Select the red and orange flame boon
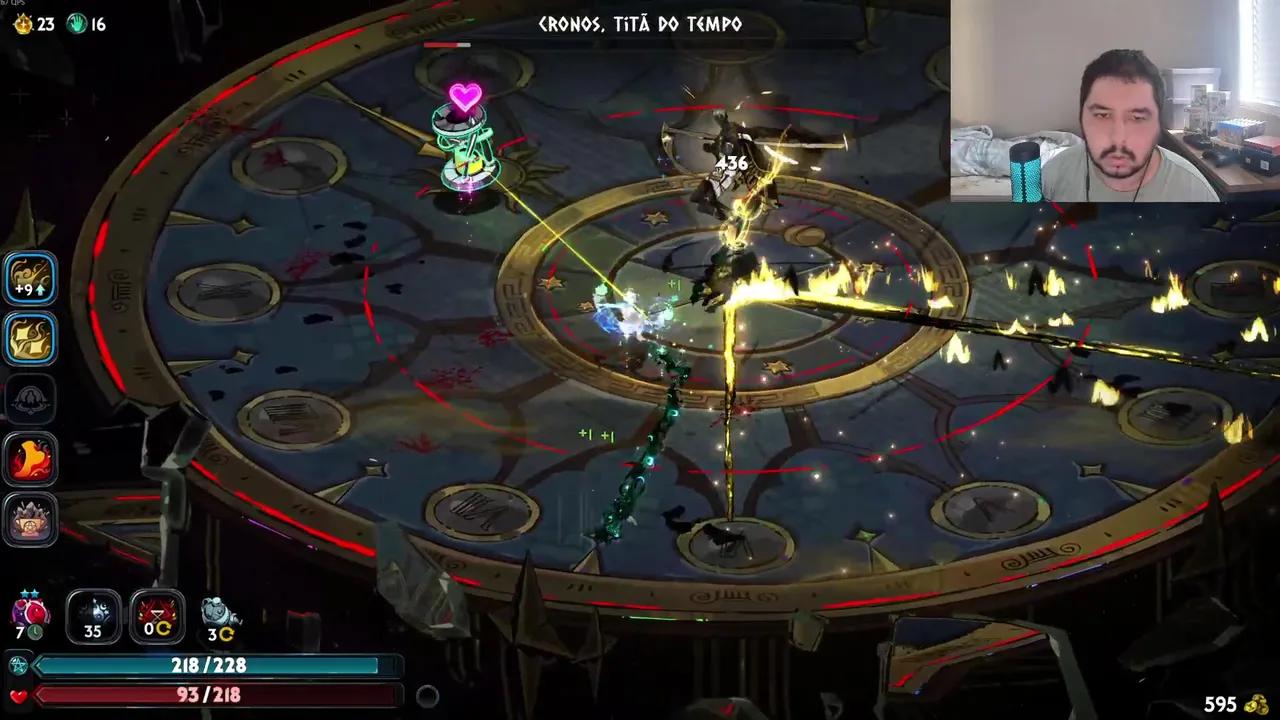 point(30,459)
